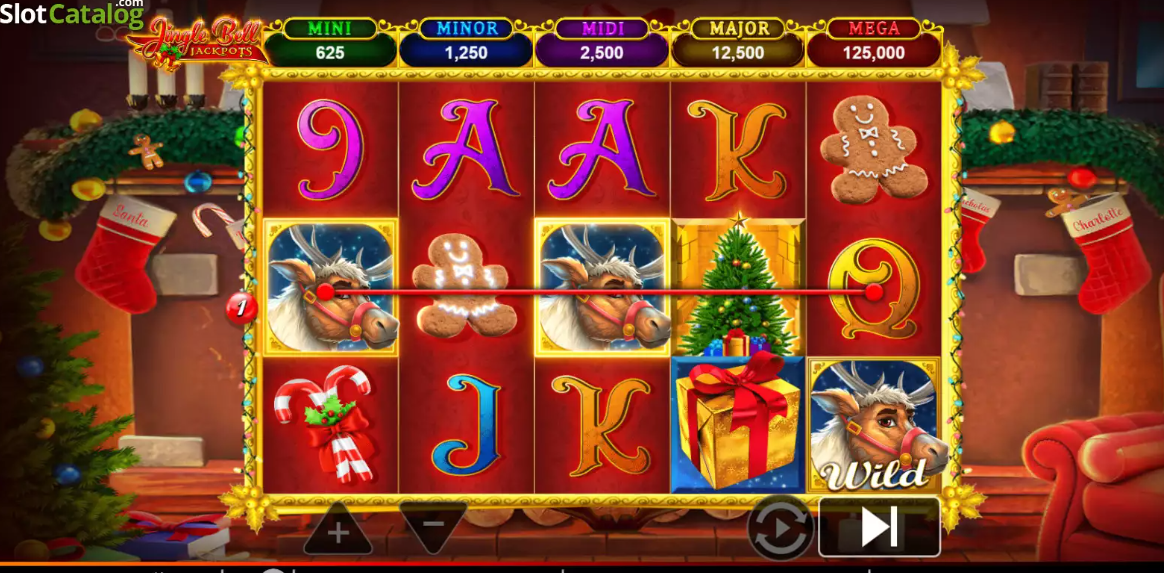The width and height of the screenshot is (1164, 573).
Task: Decrease the bet with the minus button
Action: pos(433,524)
